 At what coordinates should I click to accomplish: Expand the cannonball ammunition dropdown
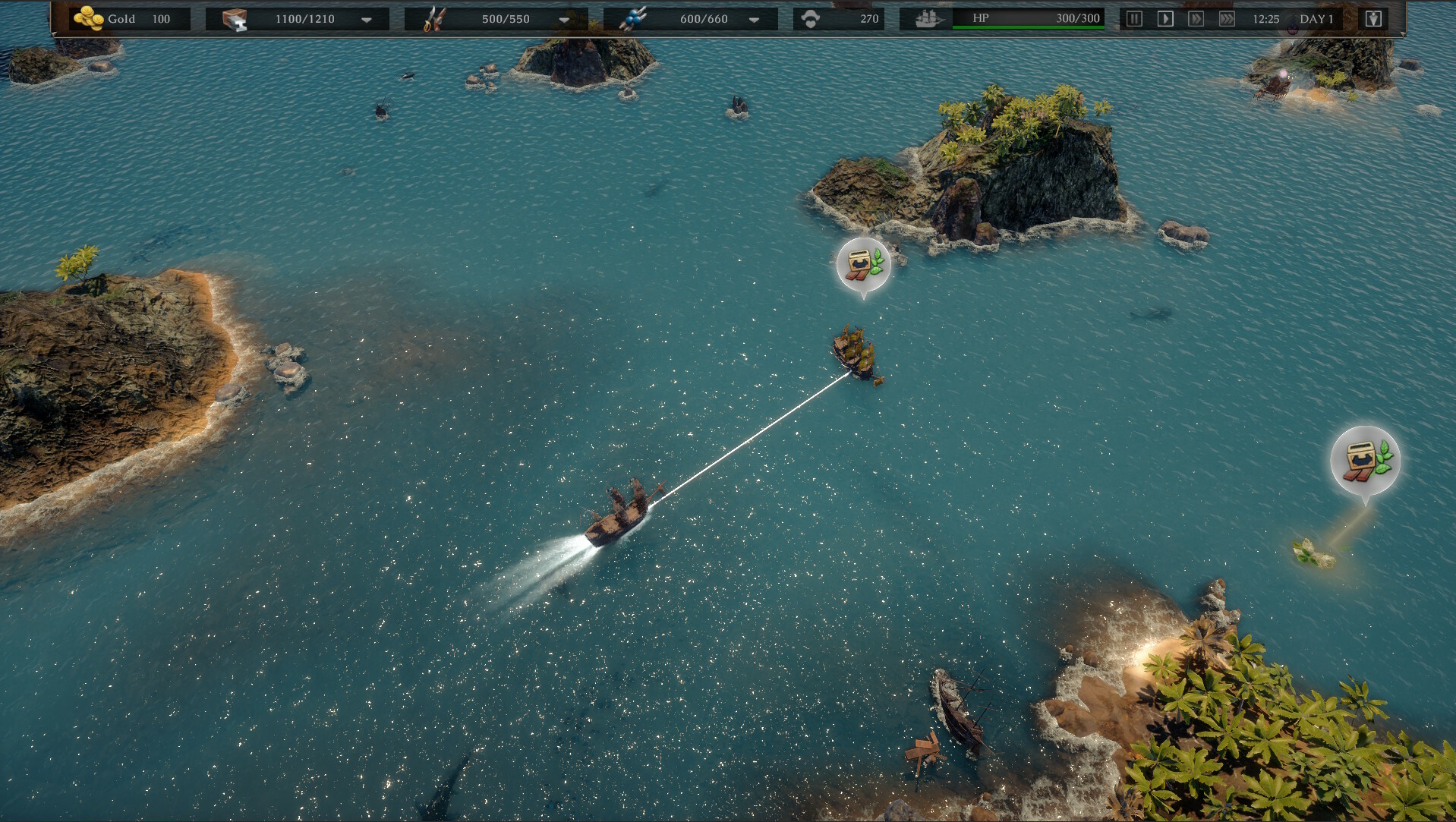click(754, 20)
